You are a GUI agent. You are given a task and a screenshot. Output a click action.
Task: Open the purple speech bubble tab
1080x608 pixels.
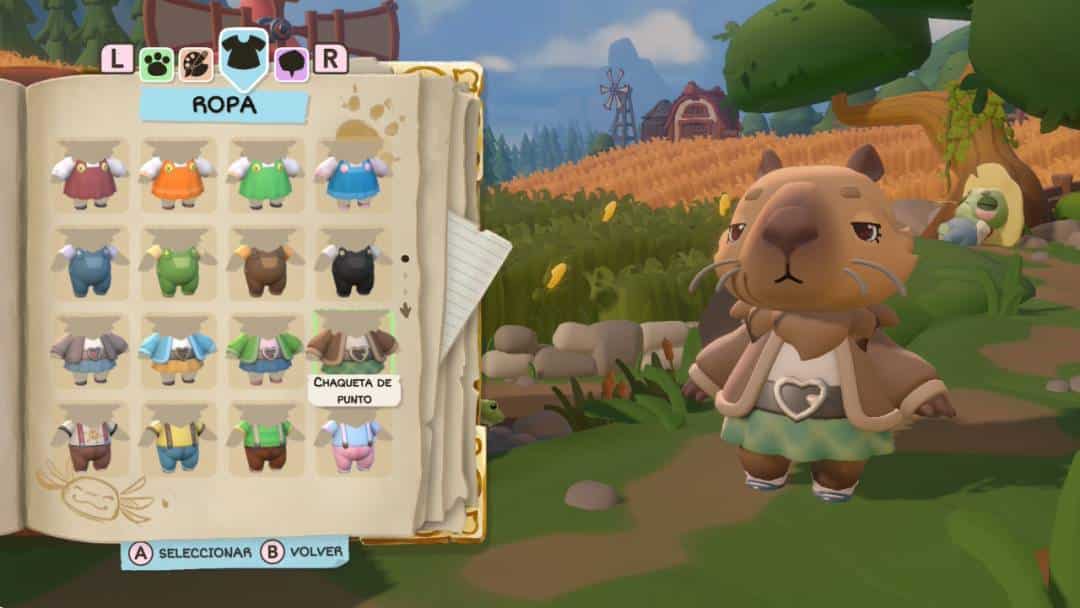[x=291, y=63]
